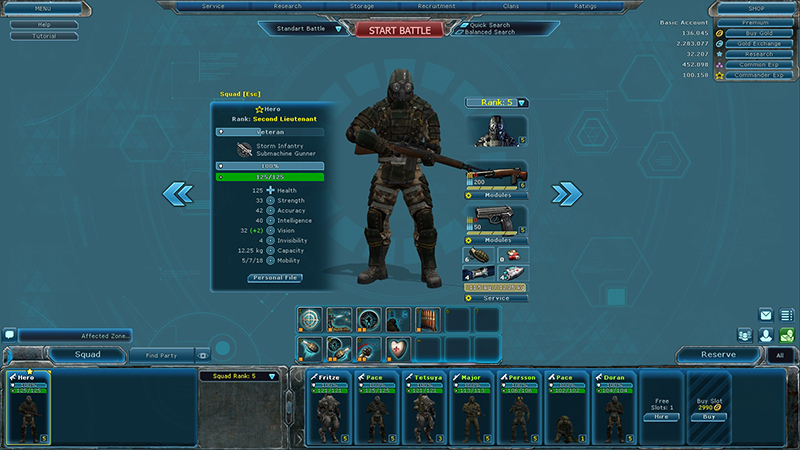800x450 pixels.
Task: Show the next soldier with right arrows
Action: coord(566,192)
